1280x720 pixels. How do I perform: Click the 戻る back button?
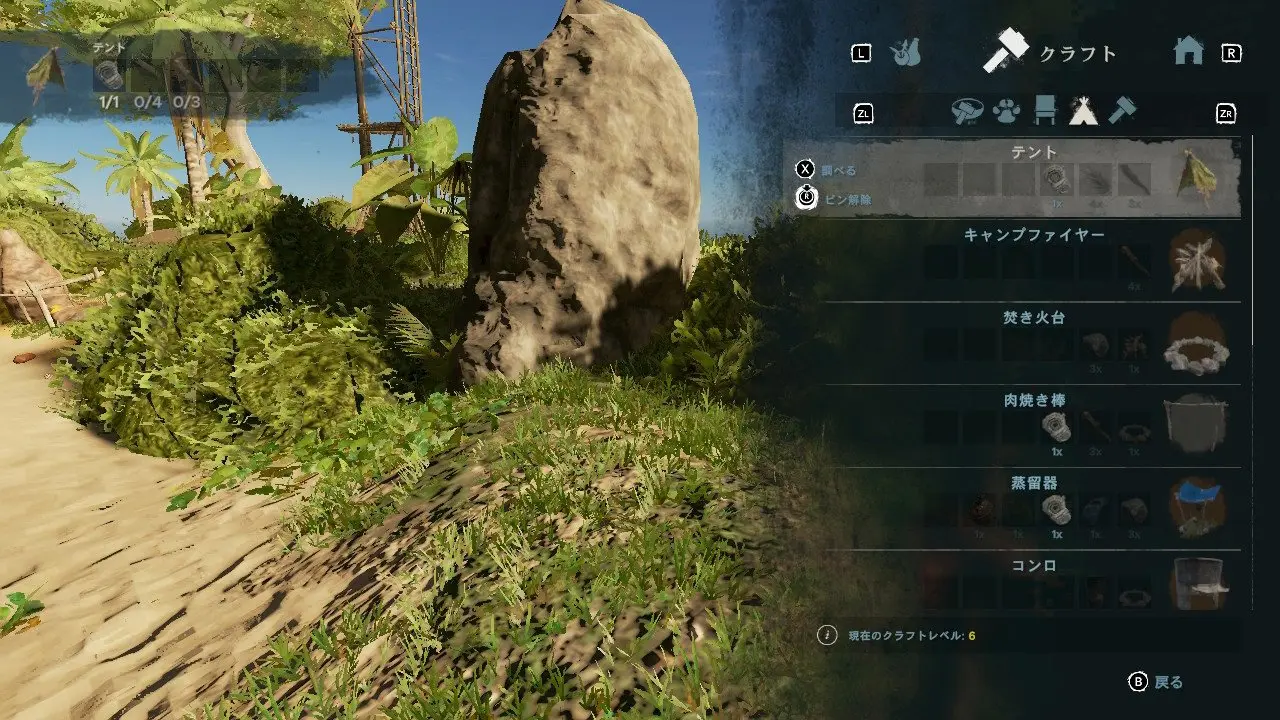pos(1156,682)
